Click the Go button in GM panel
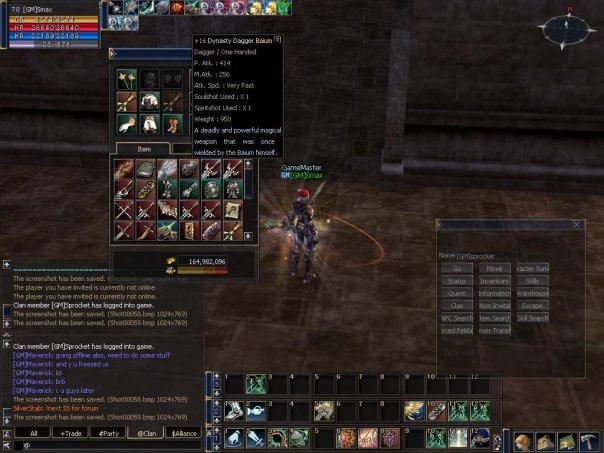Screen dimensions: 604x453 pos(457,268)
